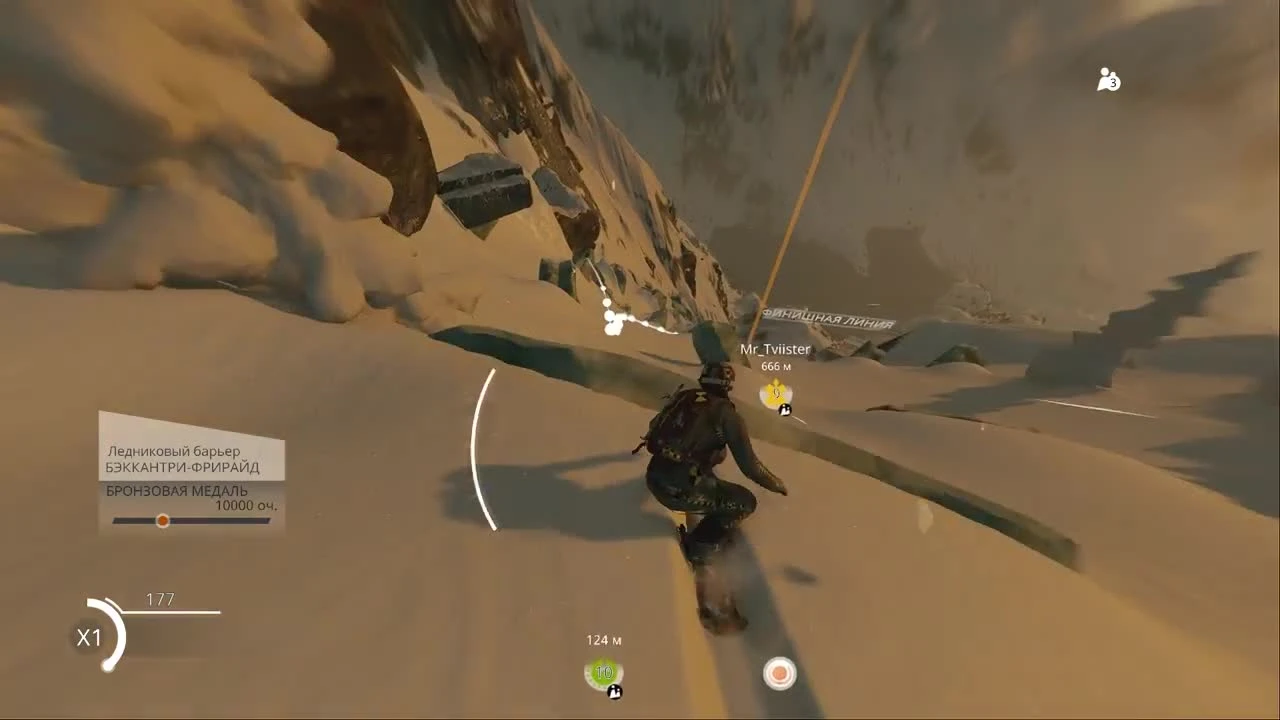
Task: Select the orange landing zone marker
Action: coord(779,674)
